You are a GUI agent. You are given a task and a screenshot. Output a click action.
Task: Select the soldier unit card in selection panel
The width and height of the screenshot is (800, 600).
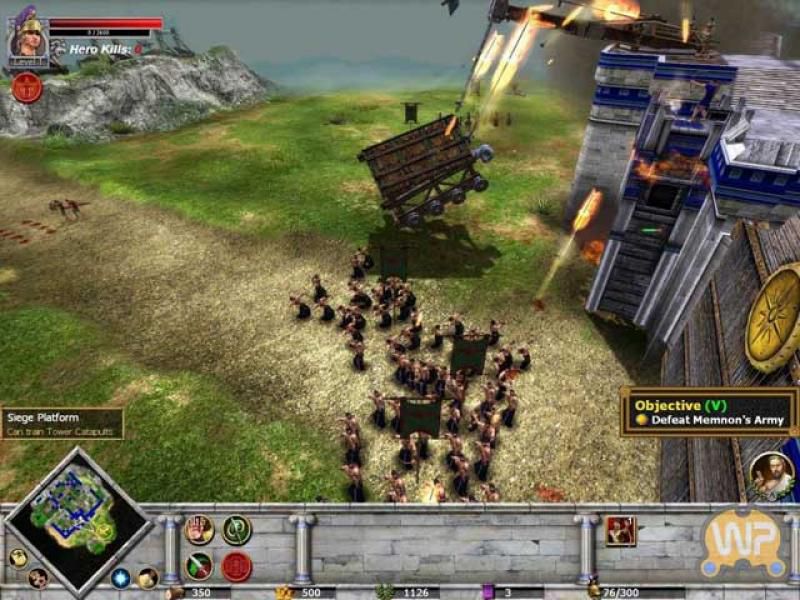point(620,530)
